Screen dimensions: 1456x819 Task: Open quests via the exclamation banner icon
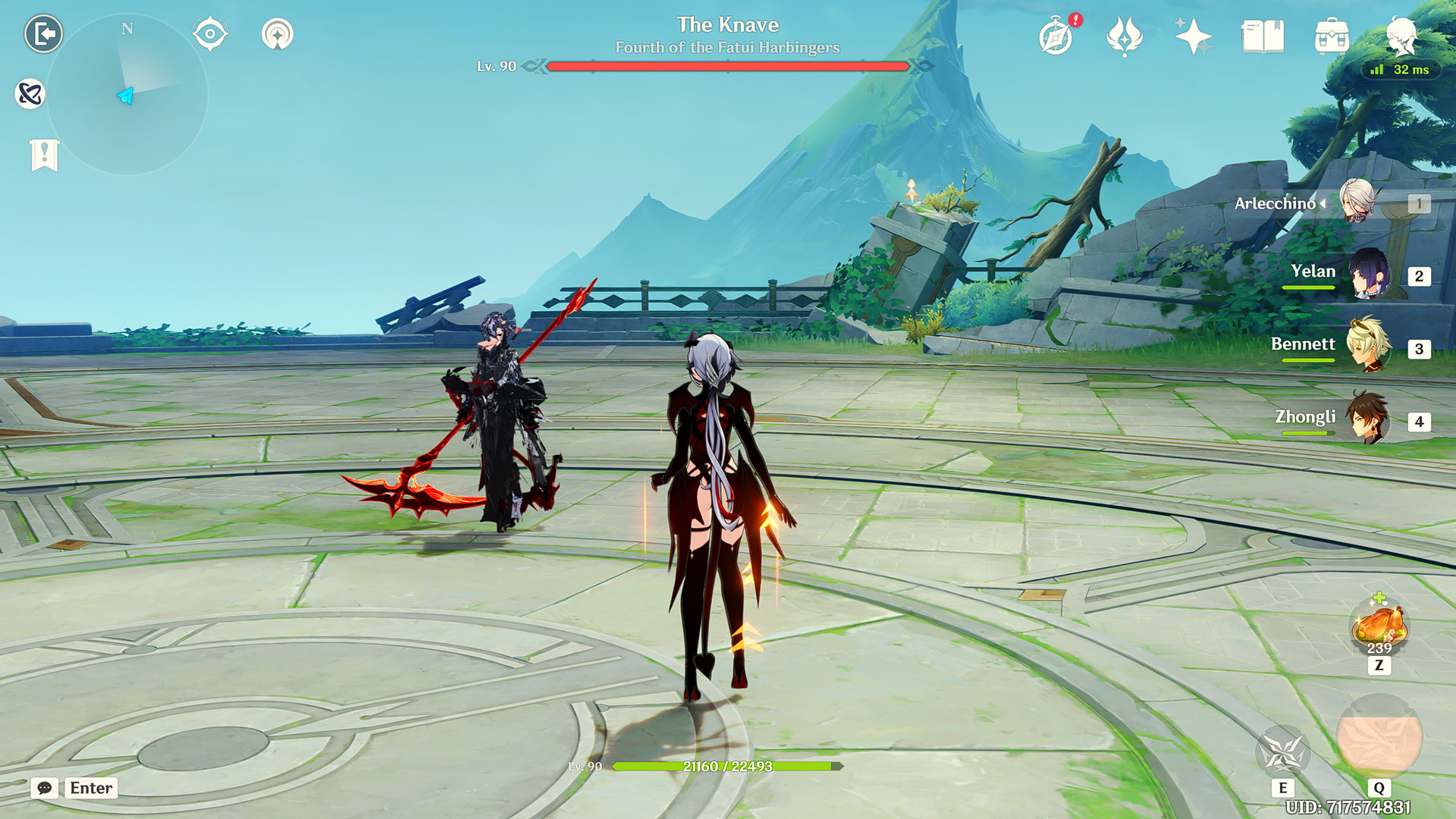45,154
